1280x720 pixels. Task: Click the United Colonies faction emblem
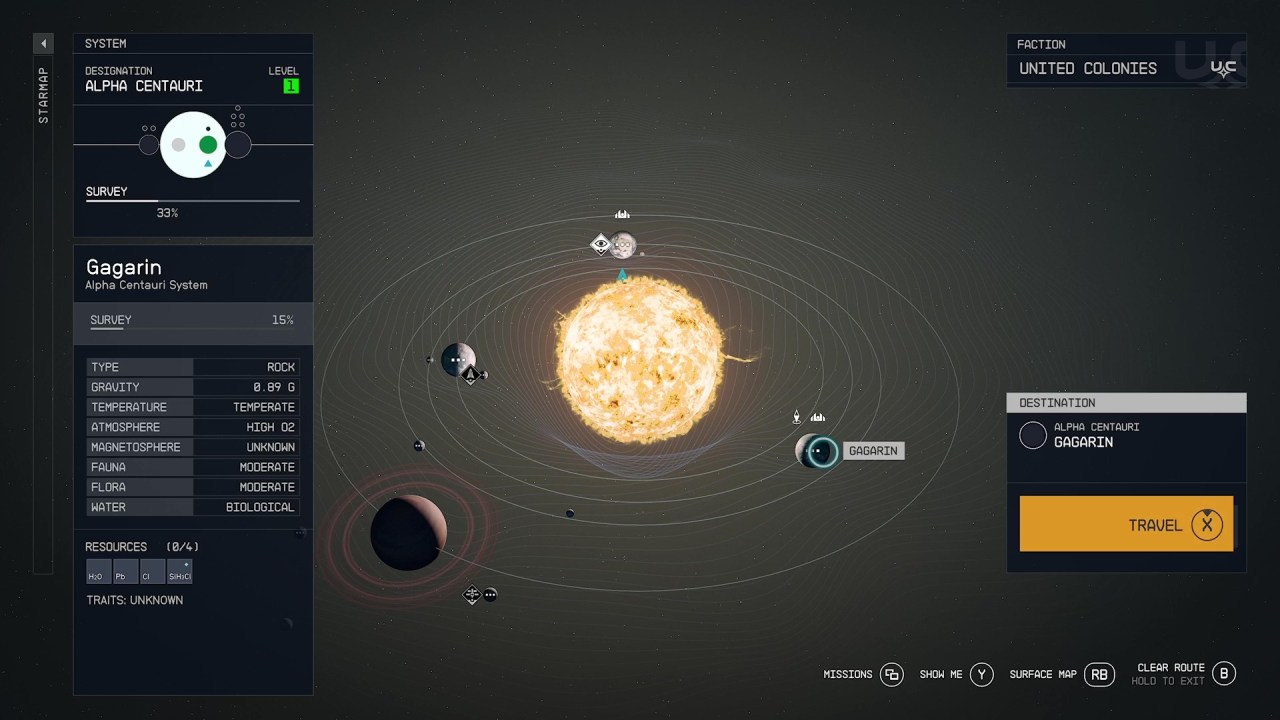coord(1224,68)
